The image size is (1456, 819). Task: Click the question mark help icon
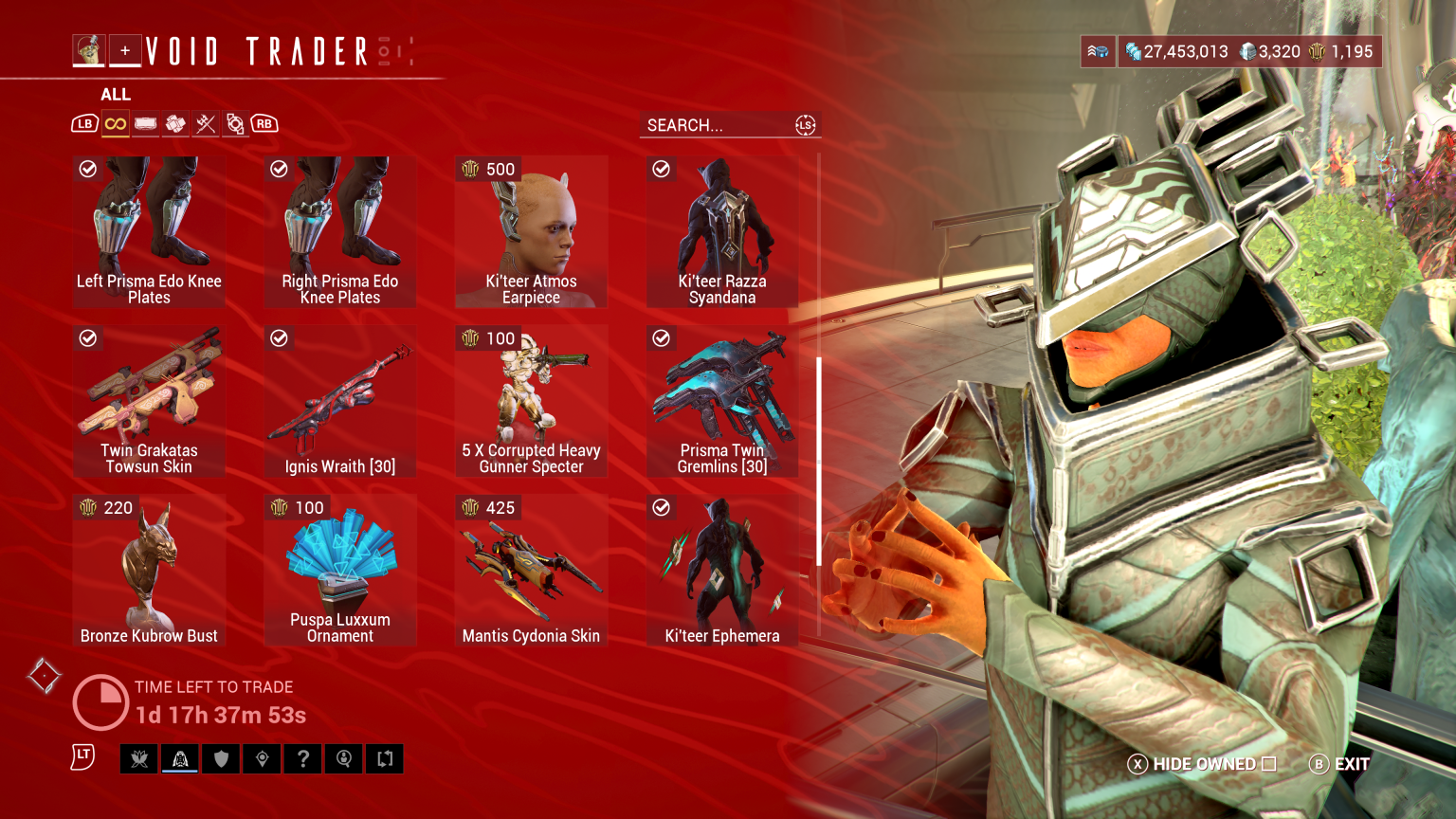(x=302, y=758)
